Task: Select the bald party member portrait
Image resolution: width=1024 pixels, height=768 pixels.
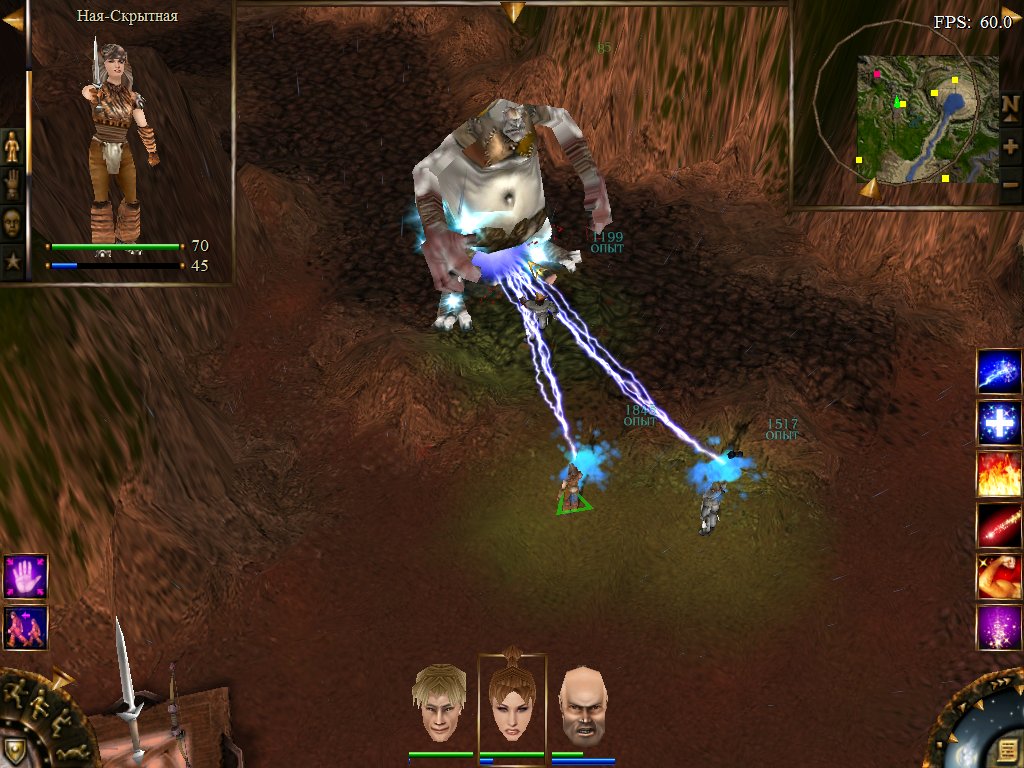Action: 583,706
